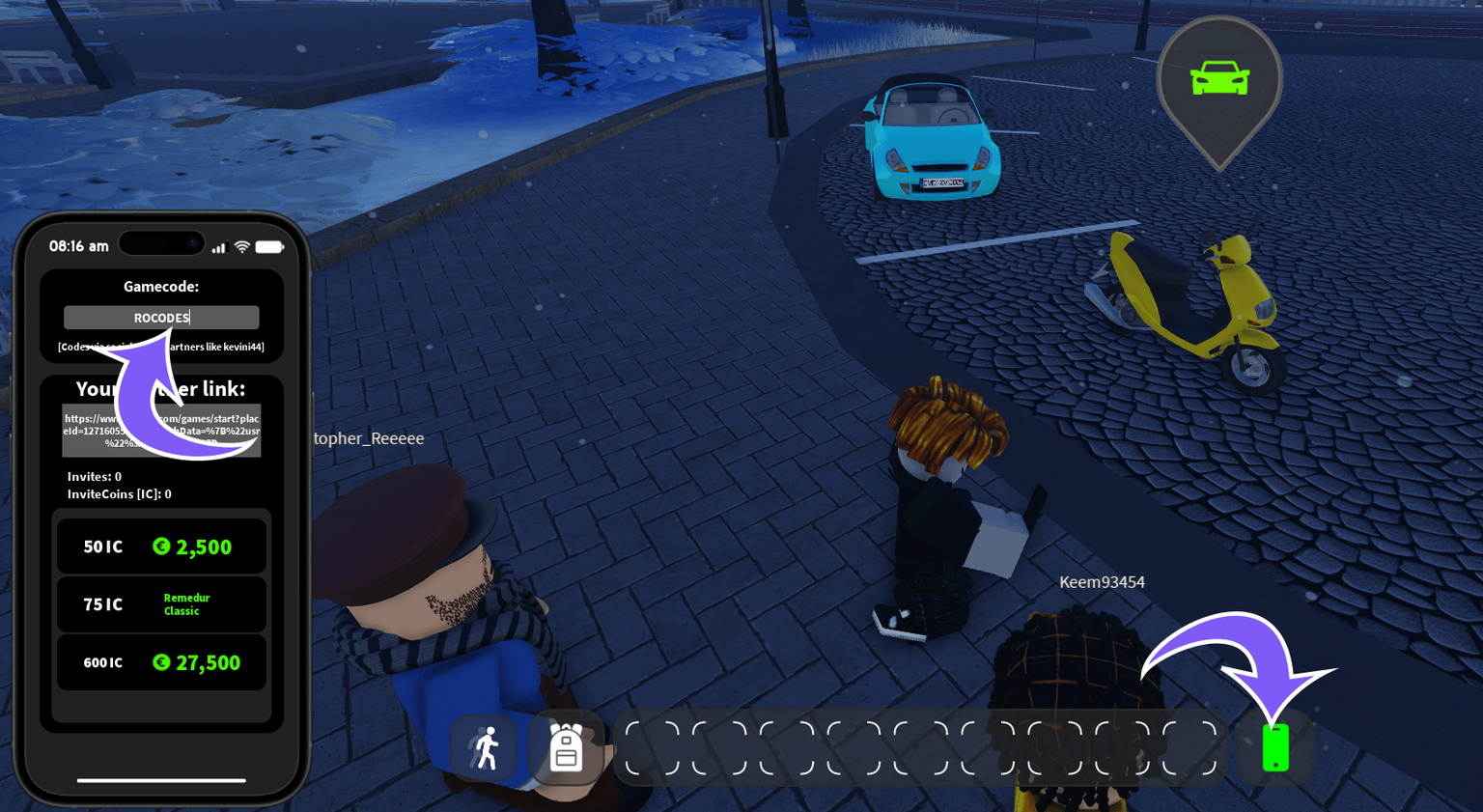The image size is (1483, 812).
Task: Click the green car location pin marker
Action: point(1218,77)
